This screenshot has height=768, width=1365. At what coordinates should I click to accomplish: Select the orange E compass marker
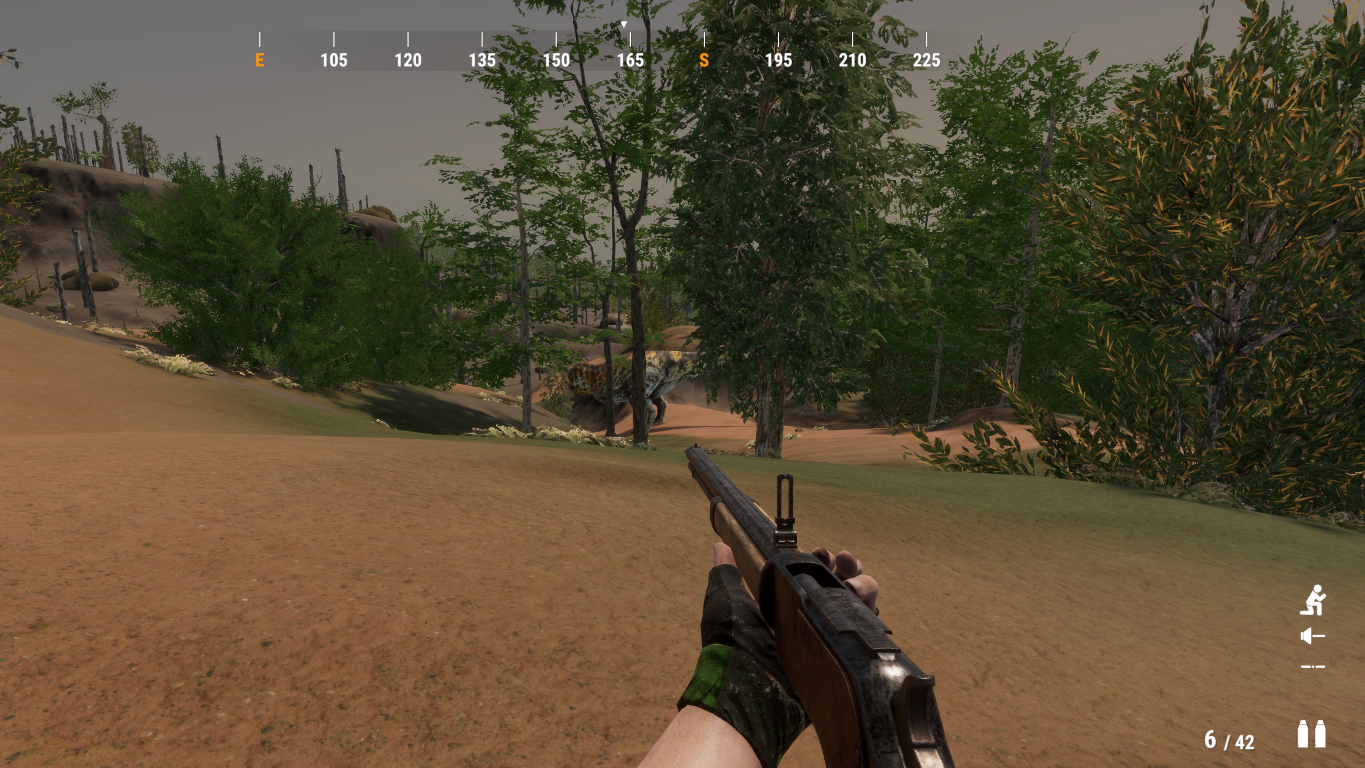pos(260,60)
